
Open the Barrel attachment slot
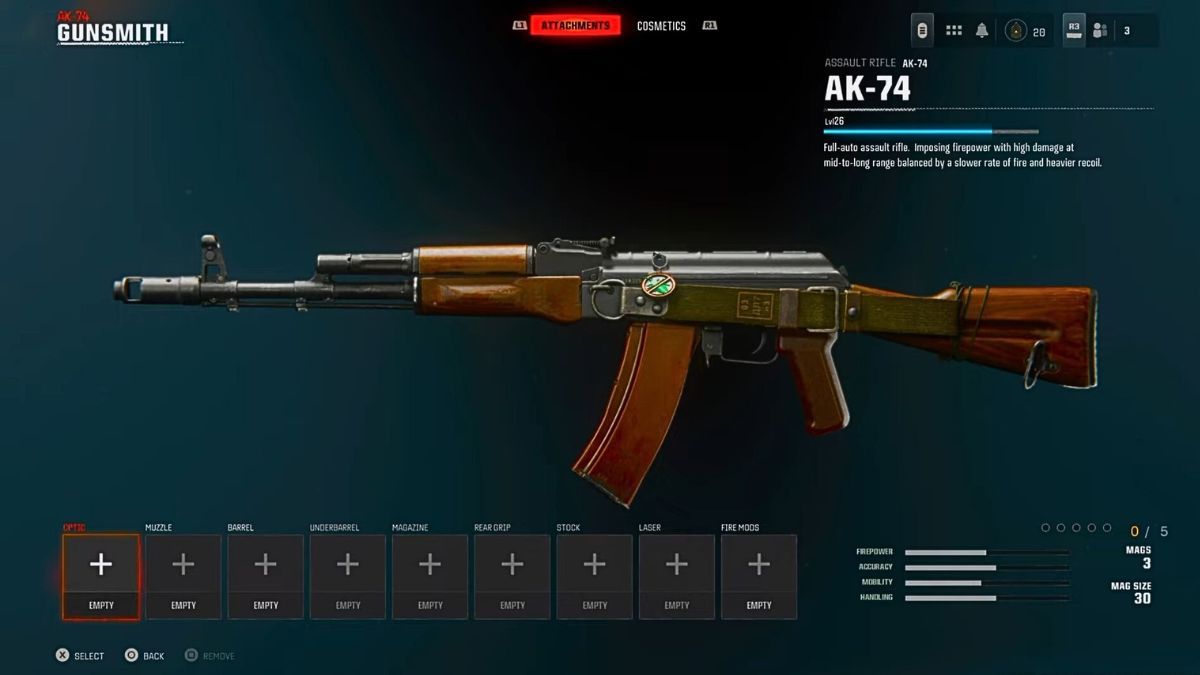point(265,575)
